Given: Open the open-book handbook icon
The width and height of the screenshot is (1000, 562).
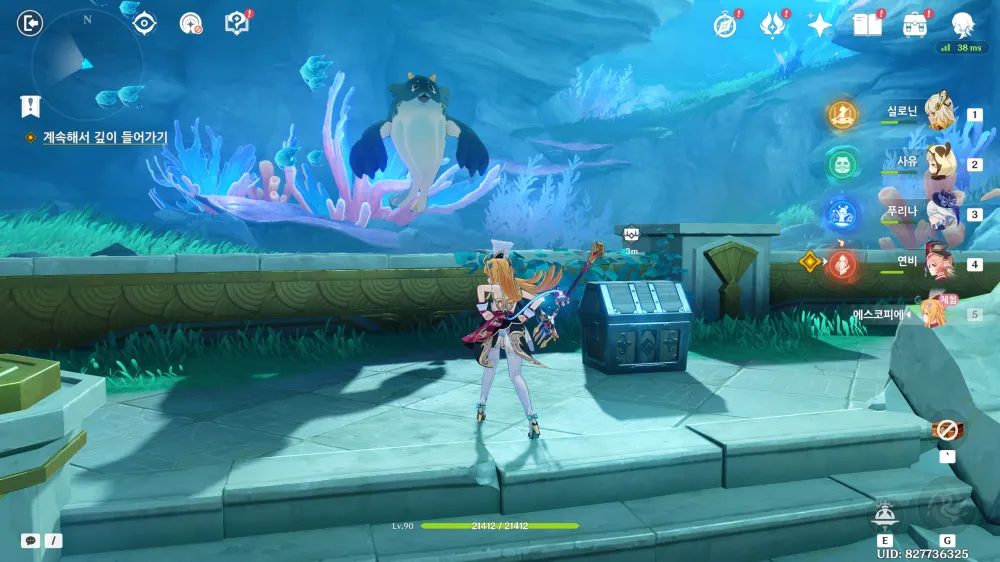Looking at the screenshot, I should [866, 25].
